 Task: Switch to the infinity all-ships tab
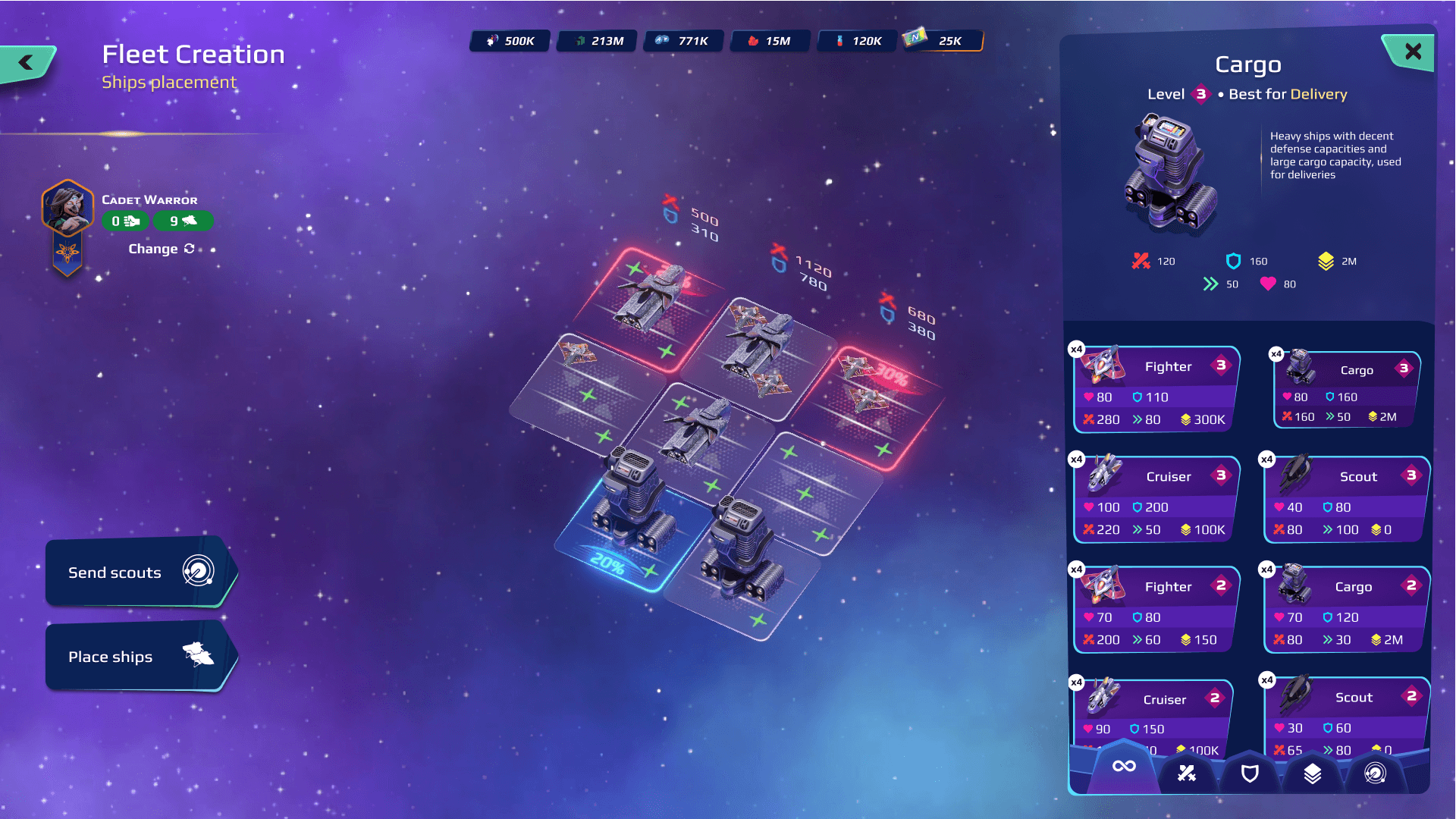click(1124, 767)
